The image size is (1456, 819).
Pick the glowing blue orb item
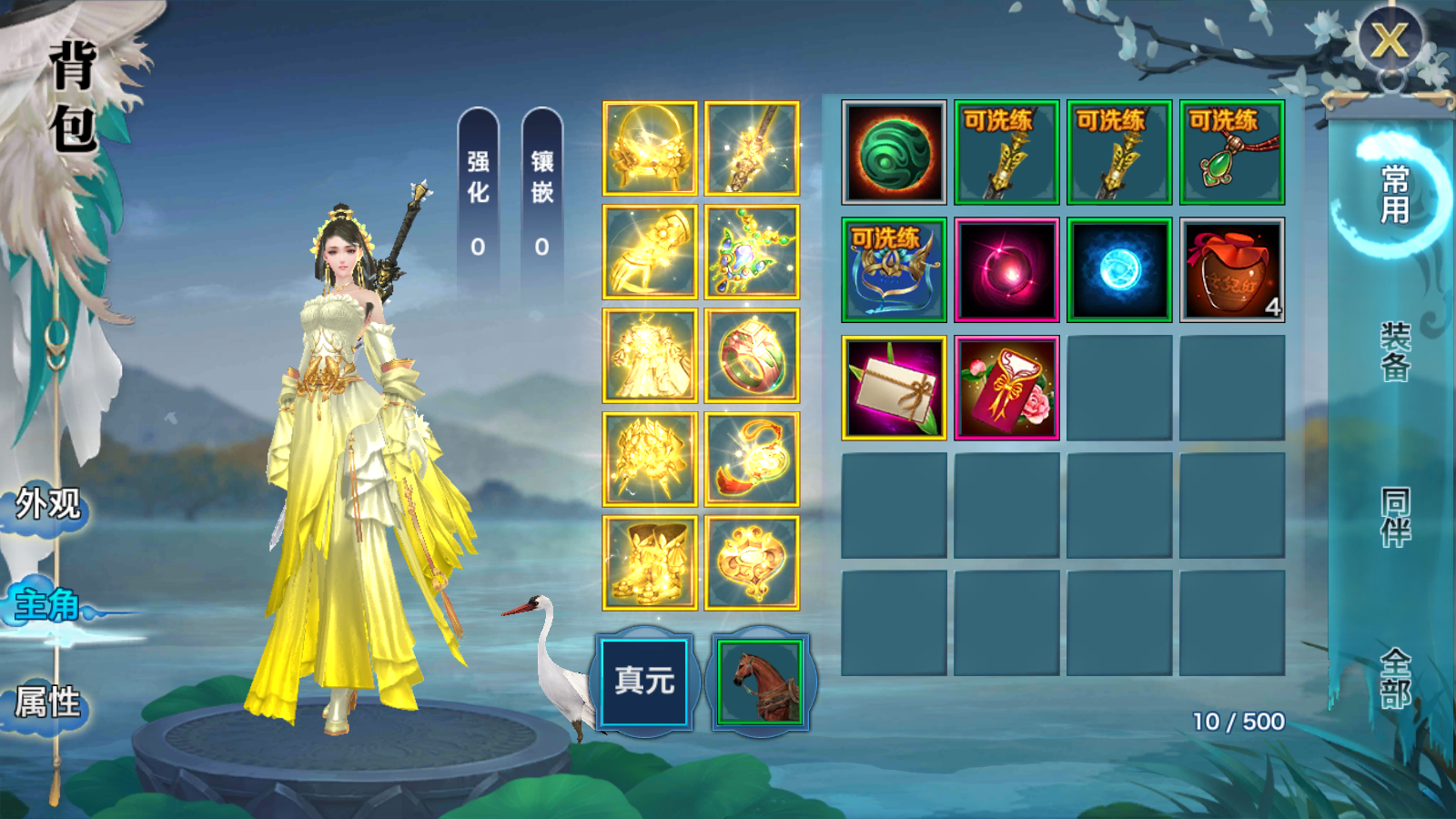(1119, 270)
